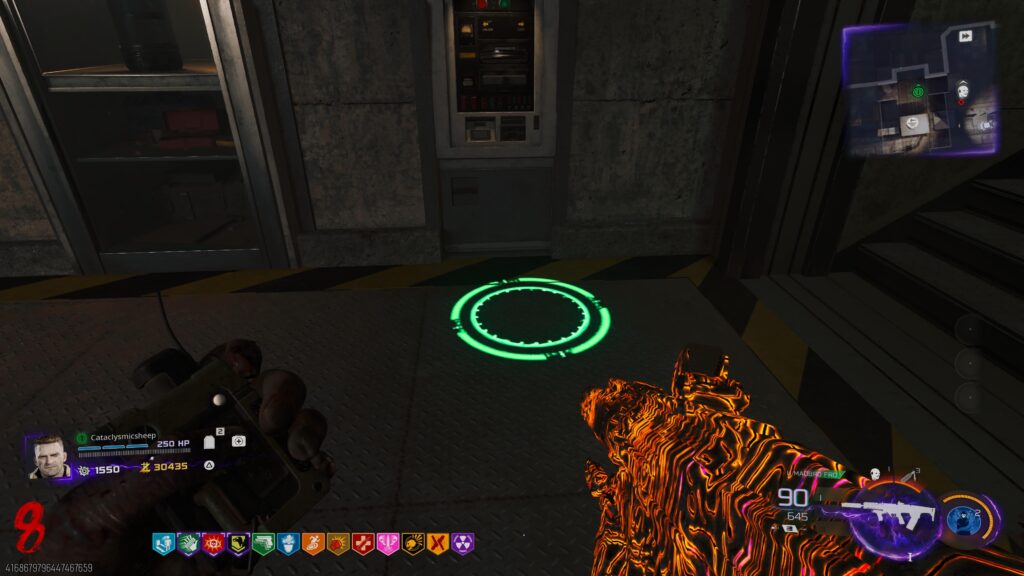Click the black and yellow vulture perk
The height and width of the screenshot is (576, 1024).
238,543
